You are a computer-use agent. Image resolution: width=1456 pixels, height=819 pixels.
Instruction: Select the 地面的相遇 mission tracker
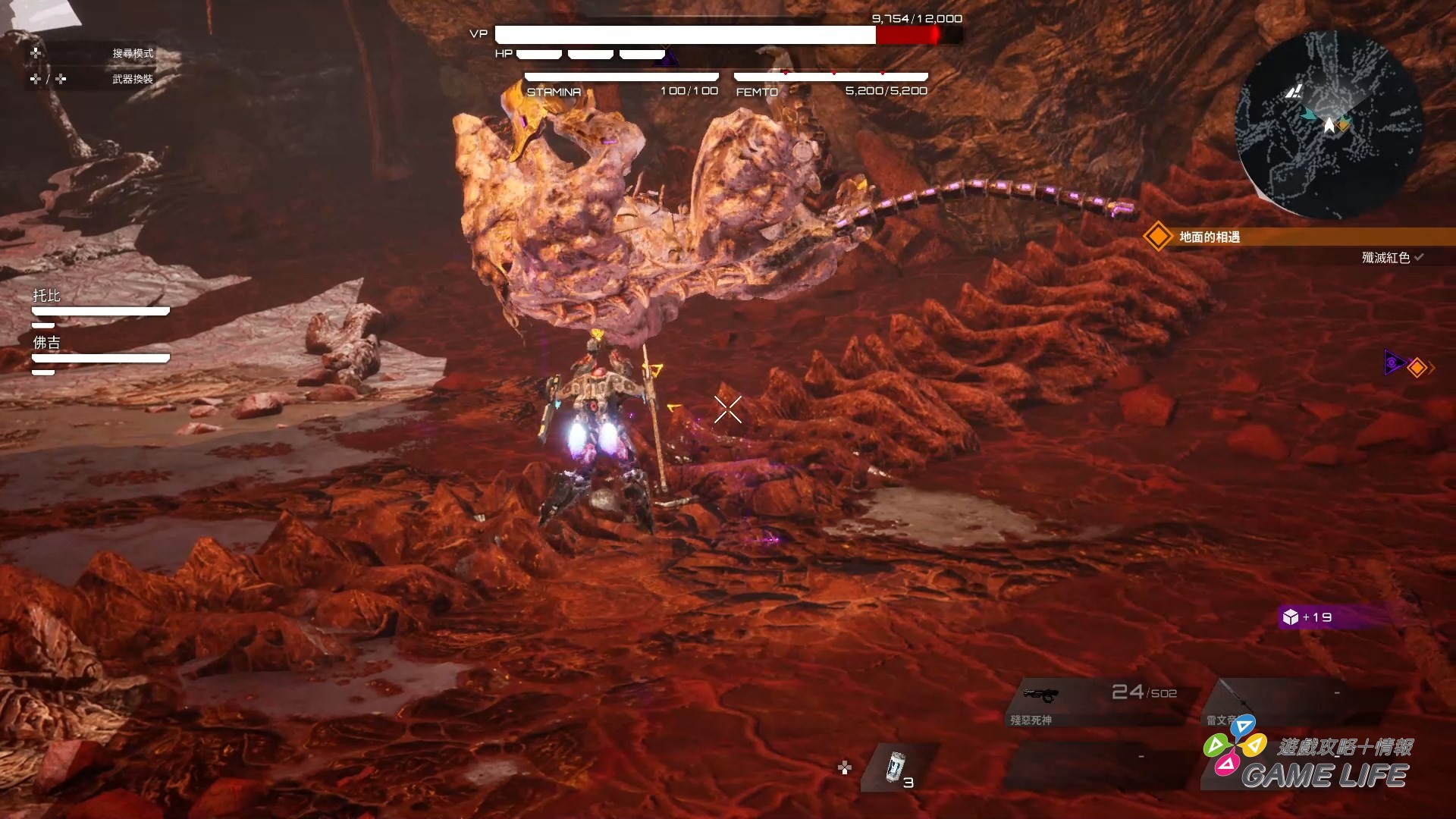1210,237
